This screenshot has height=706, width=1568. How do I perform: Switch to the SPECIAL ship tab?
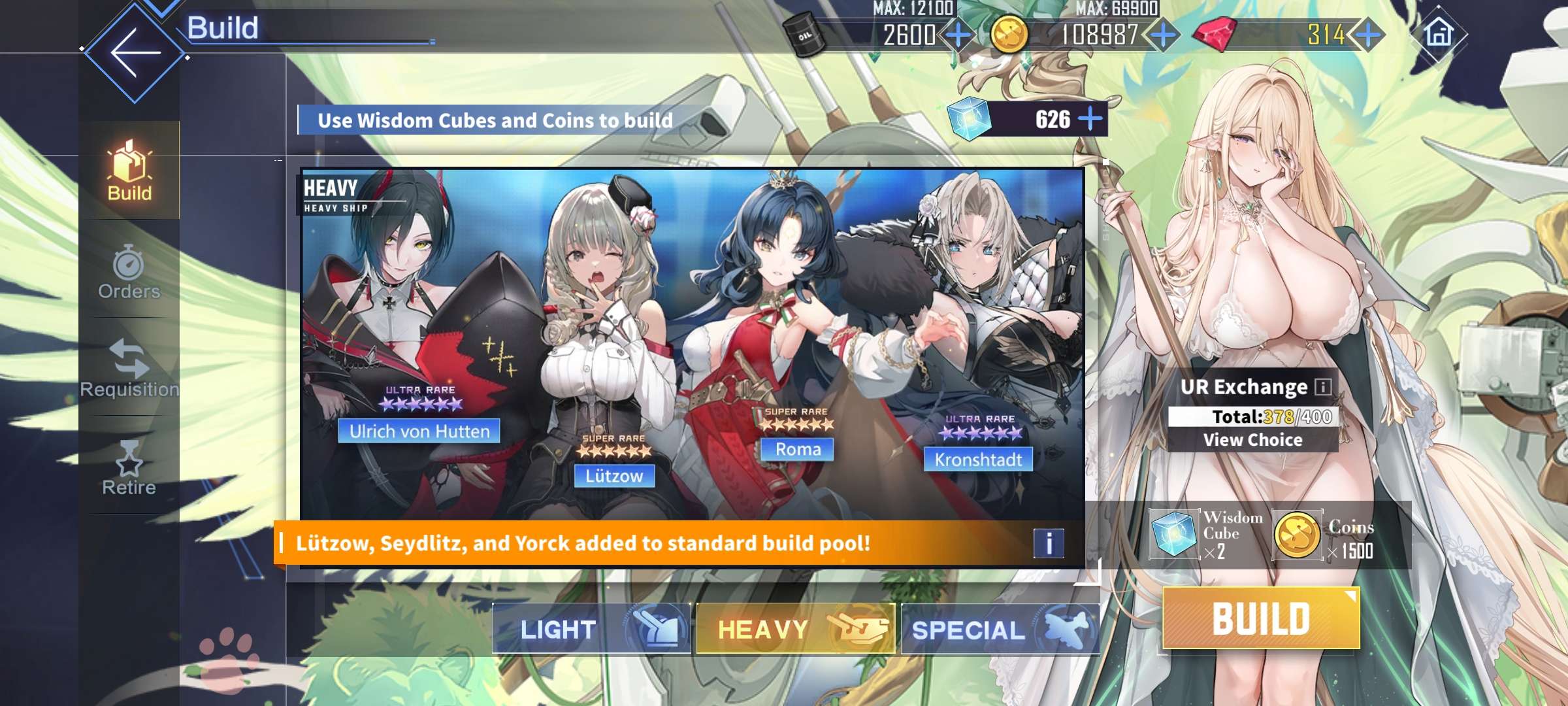tap(1000, 629)
